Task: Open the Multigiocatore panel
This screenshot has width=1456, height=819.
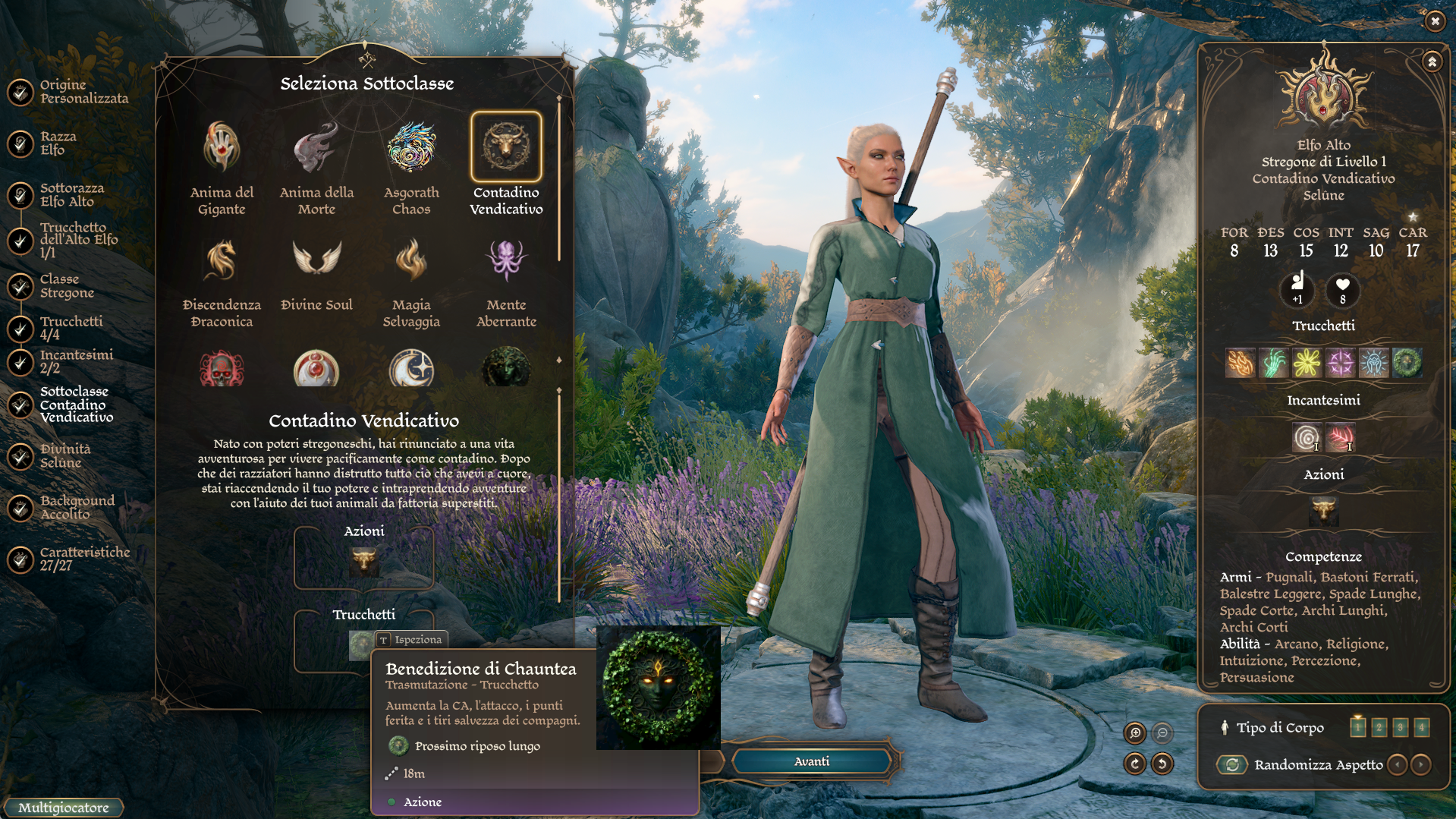Action: pos(64,808)
